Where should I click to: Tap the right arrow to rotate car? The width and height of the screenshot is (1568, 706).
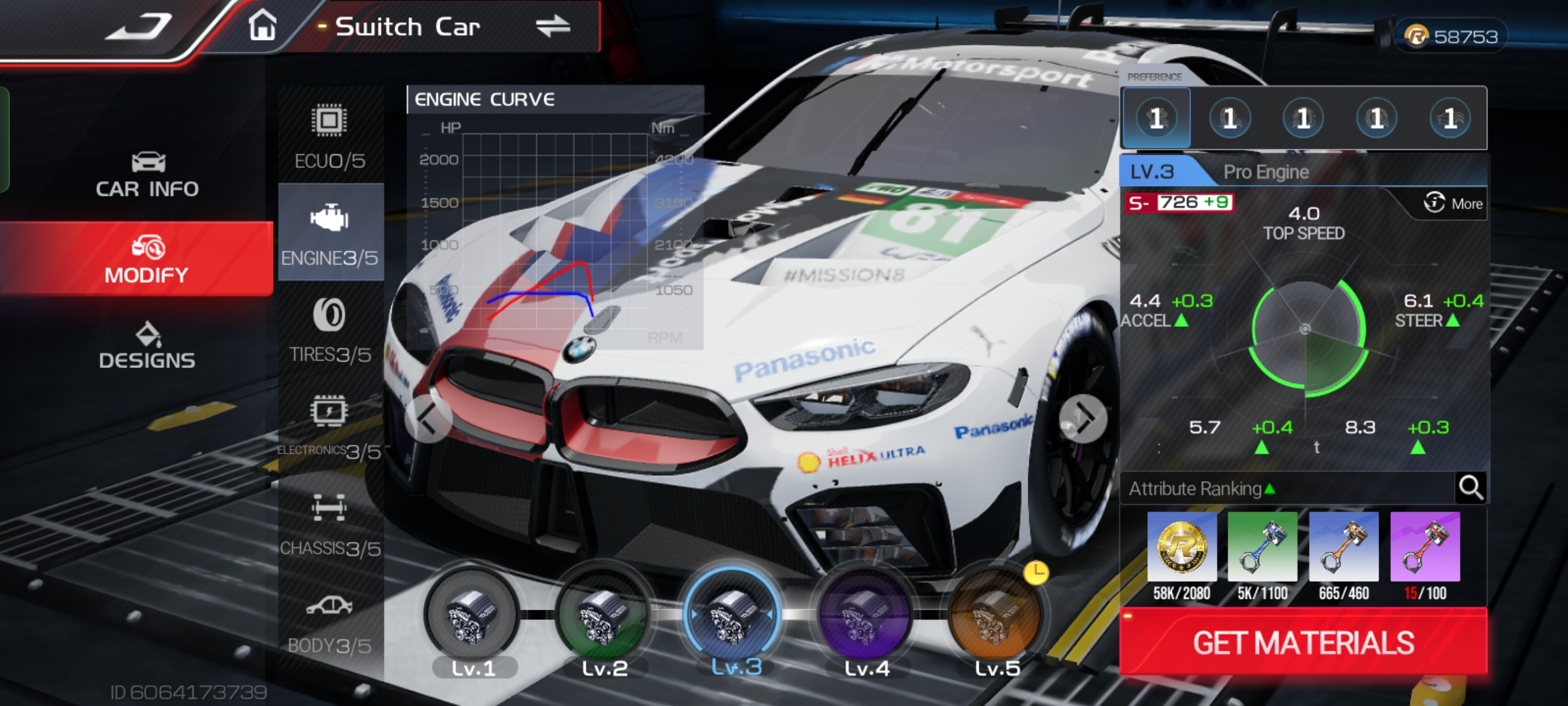(1083, 418)
